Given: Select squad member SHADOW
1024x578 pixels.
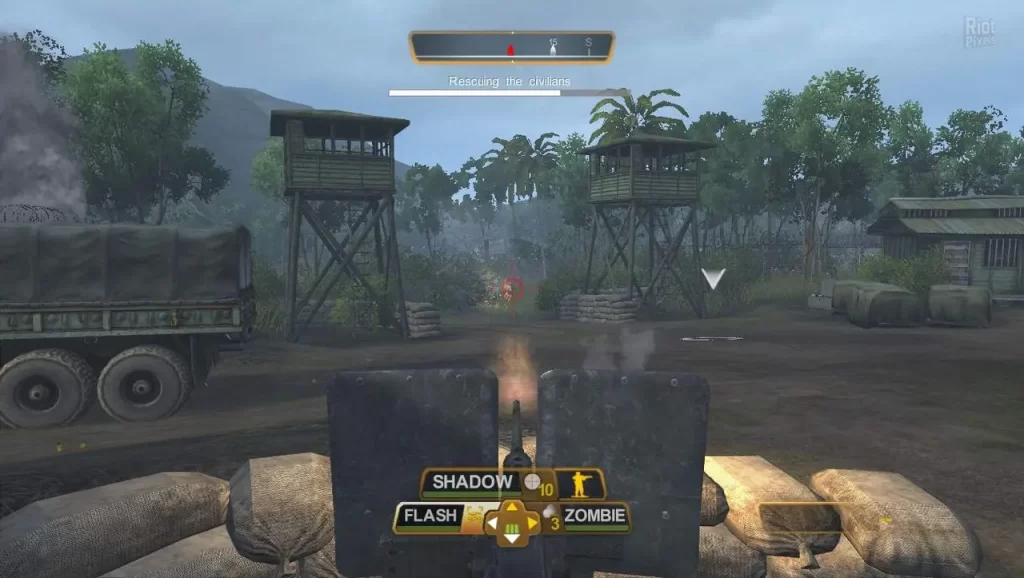Looking at the screenshot, I should tap(472, 483).
